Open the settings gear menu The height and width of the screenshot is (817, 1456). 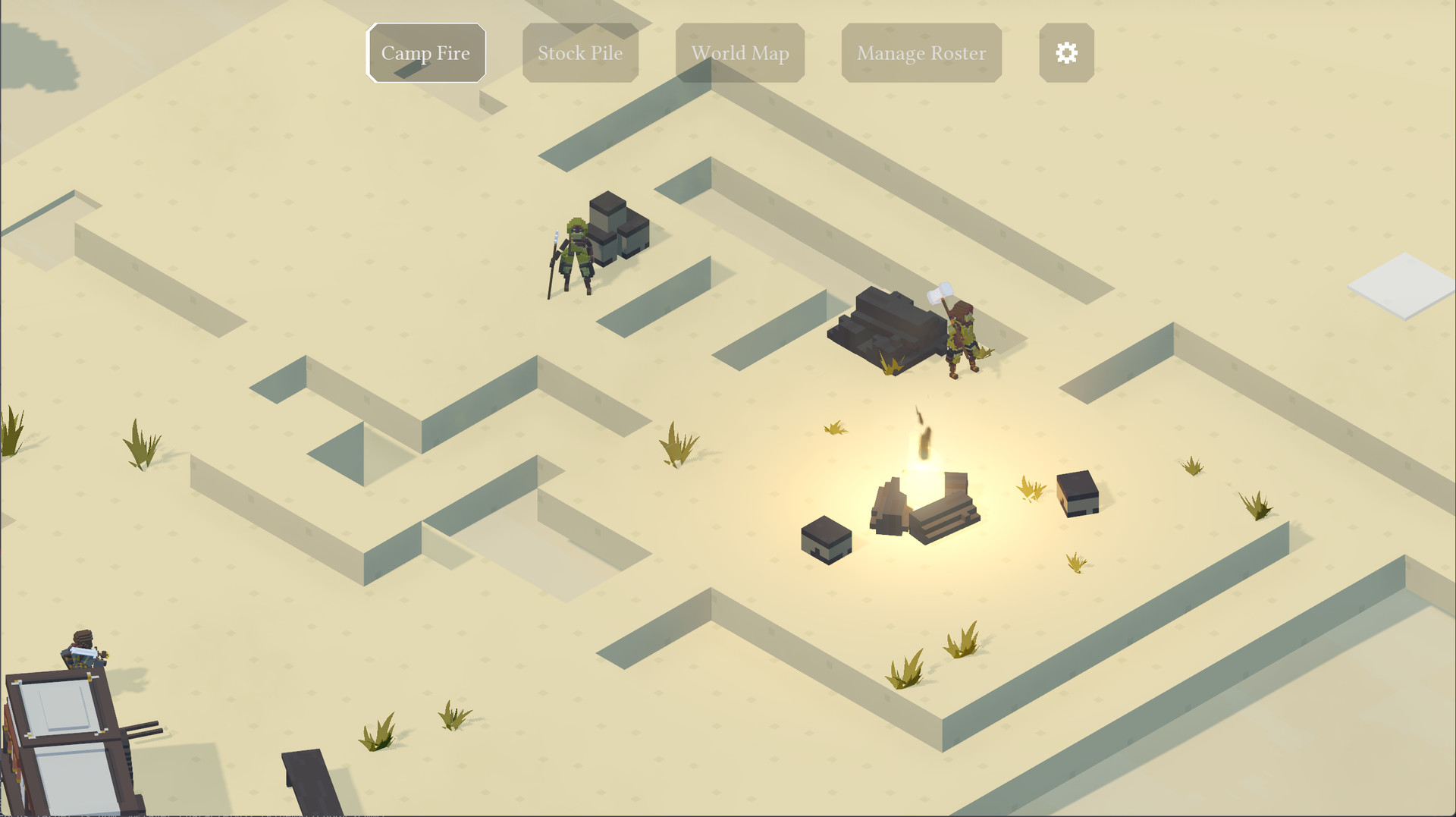[1066, 52]
